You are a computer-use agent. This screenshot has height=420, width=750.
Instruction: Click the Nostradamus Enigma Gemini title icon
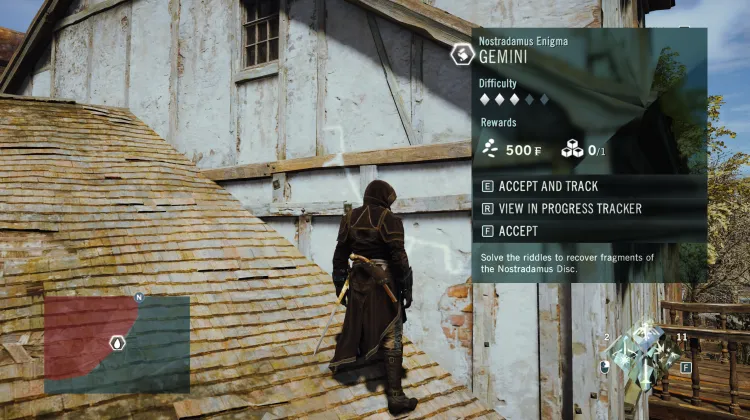point(462,54)
